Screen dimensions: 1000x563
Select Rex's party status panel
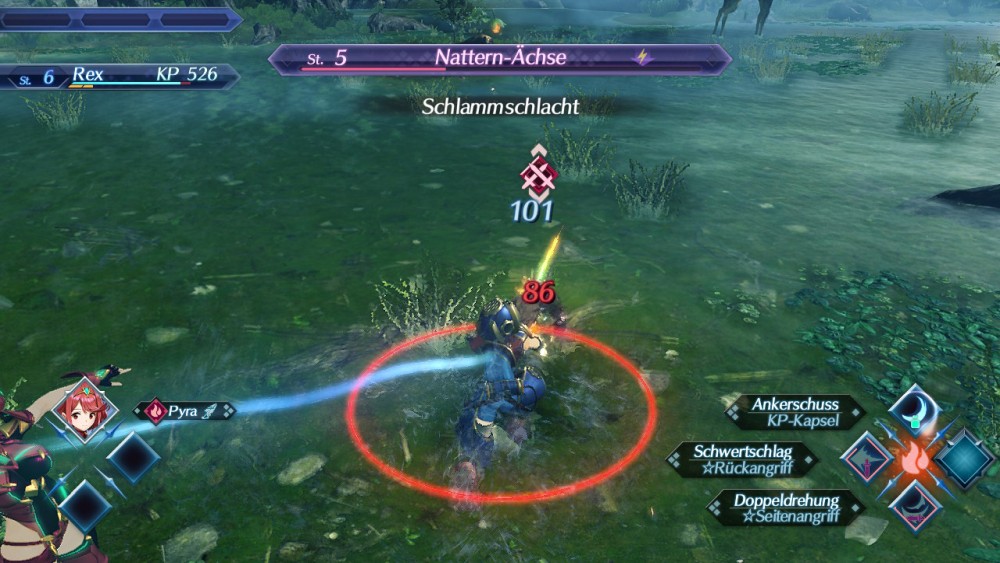[x=120, y=76]
